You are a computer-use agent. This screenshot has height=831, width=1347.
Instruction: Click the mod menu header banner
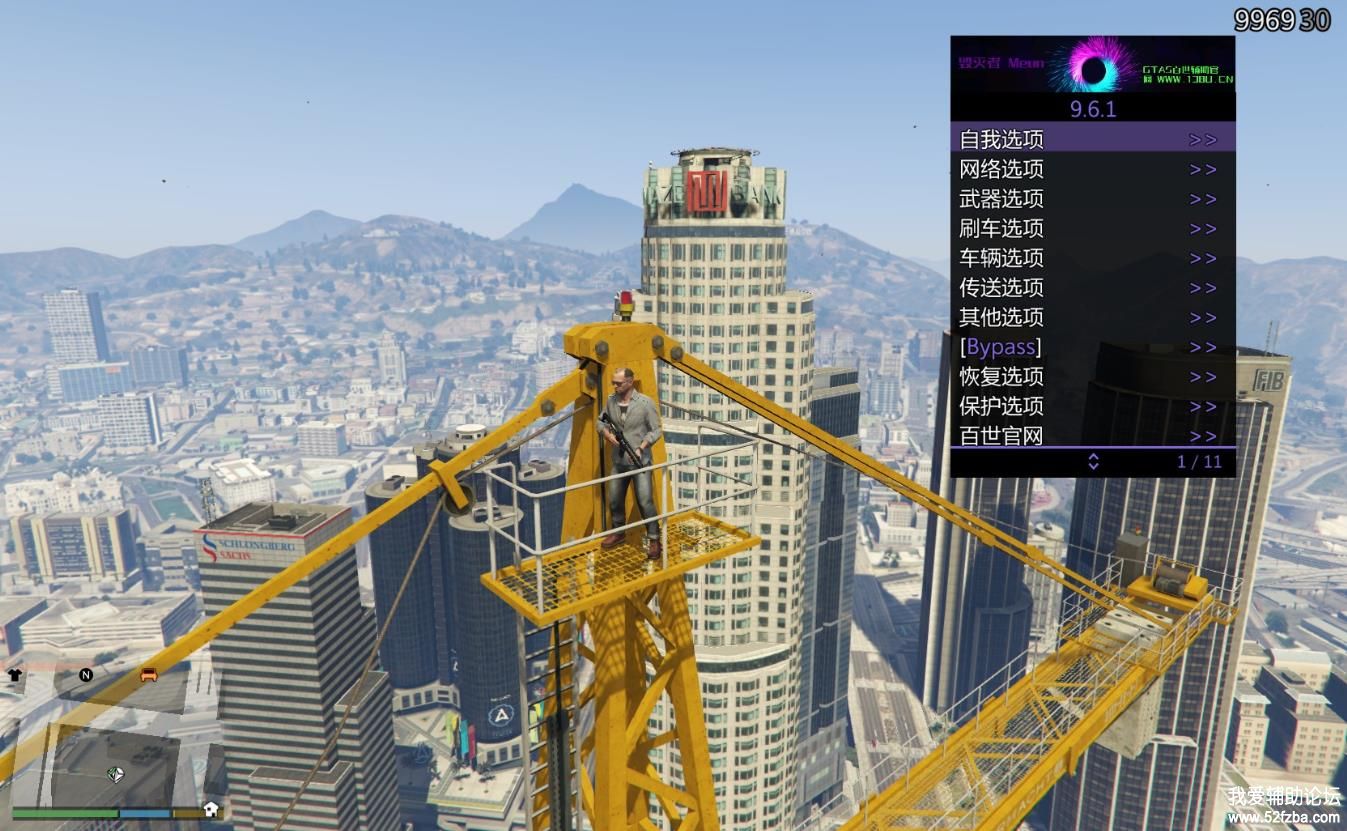[x=1092, y=65]
